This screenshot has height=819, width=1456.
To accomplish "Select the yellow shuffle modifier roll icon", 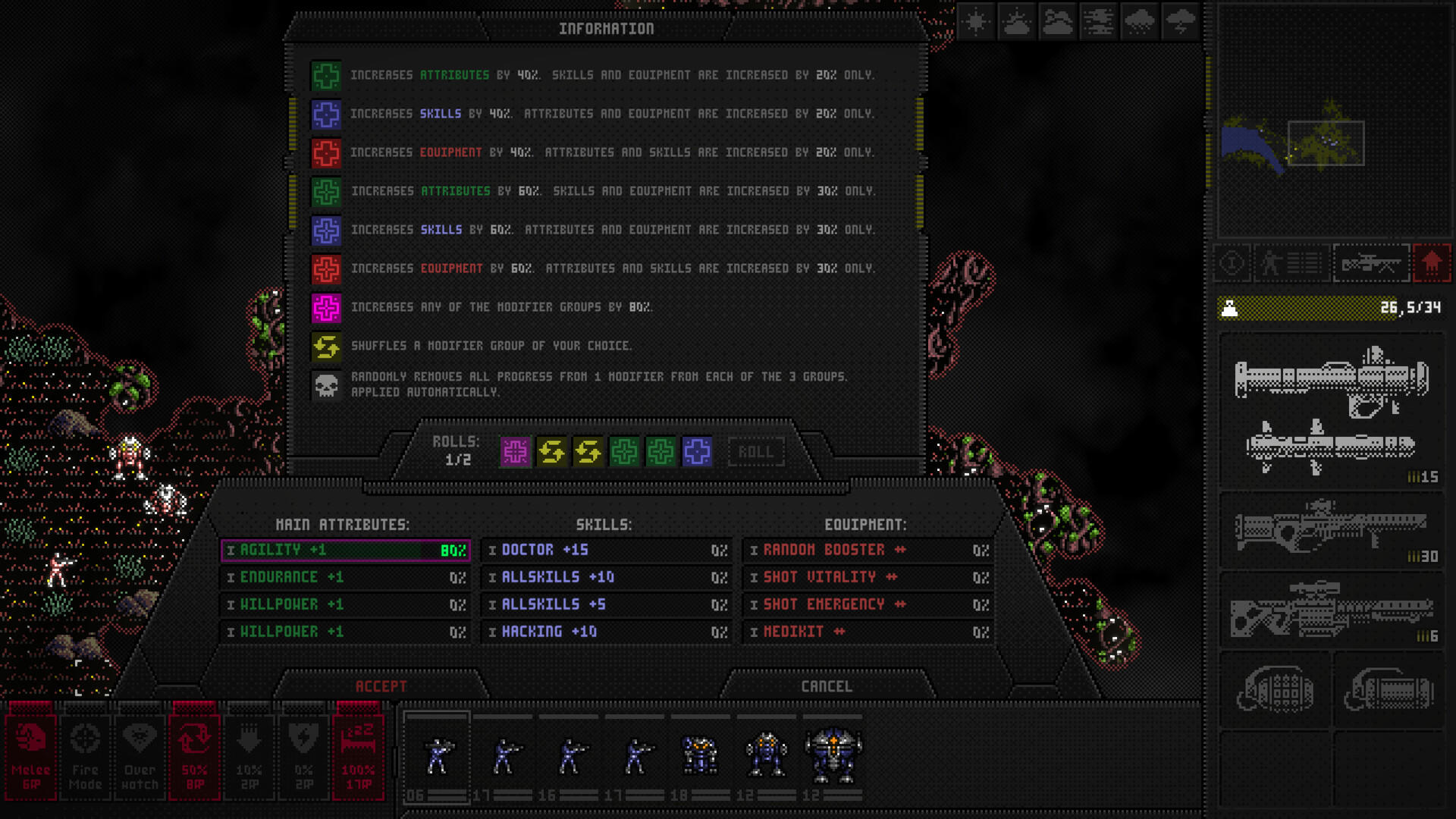I will point(551,450).
